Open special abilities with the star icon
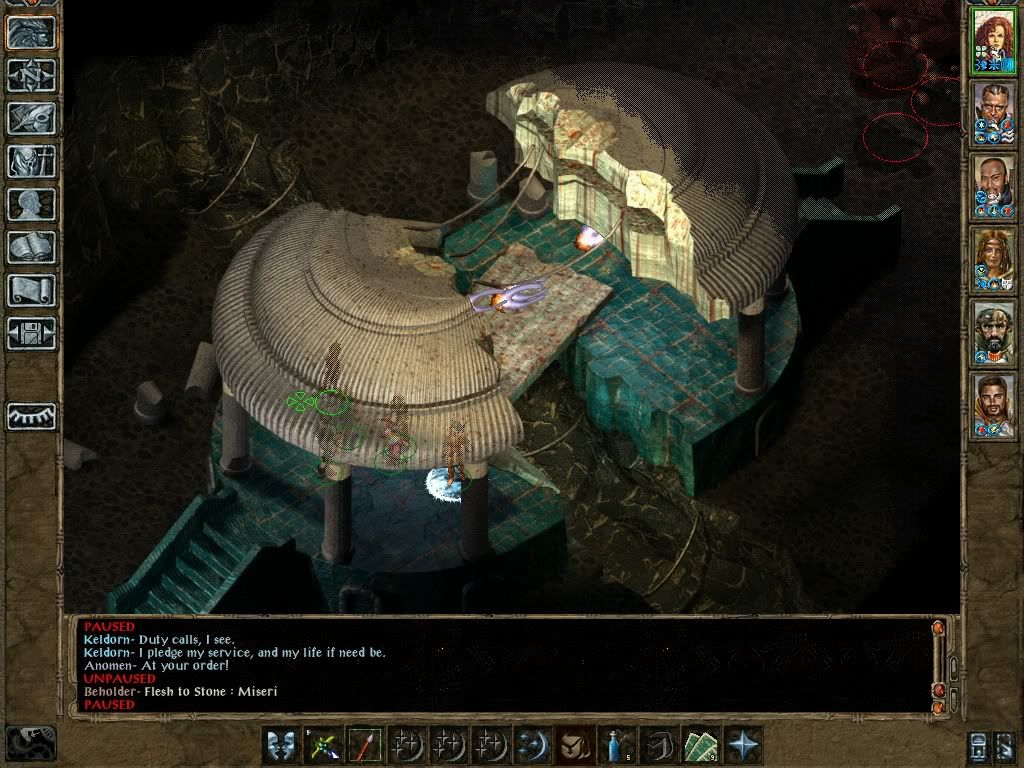Image resolution: width=1024 pixels, height=768 pixels. coord(743,745)
